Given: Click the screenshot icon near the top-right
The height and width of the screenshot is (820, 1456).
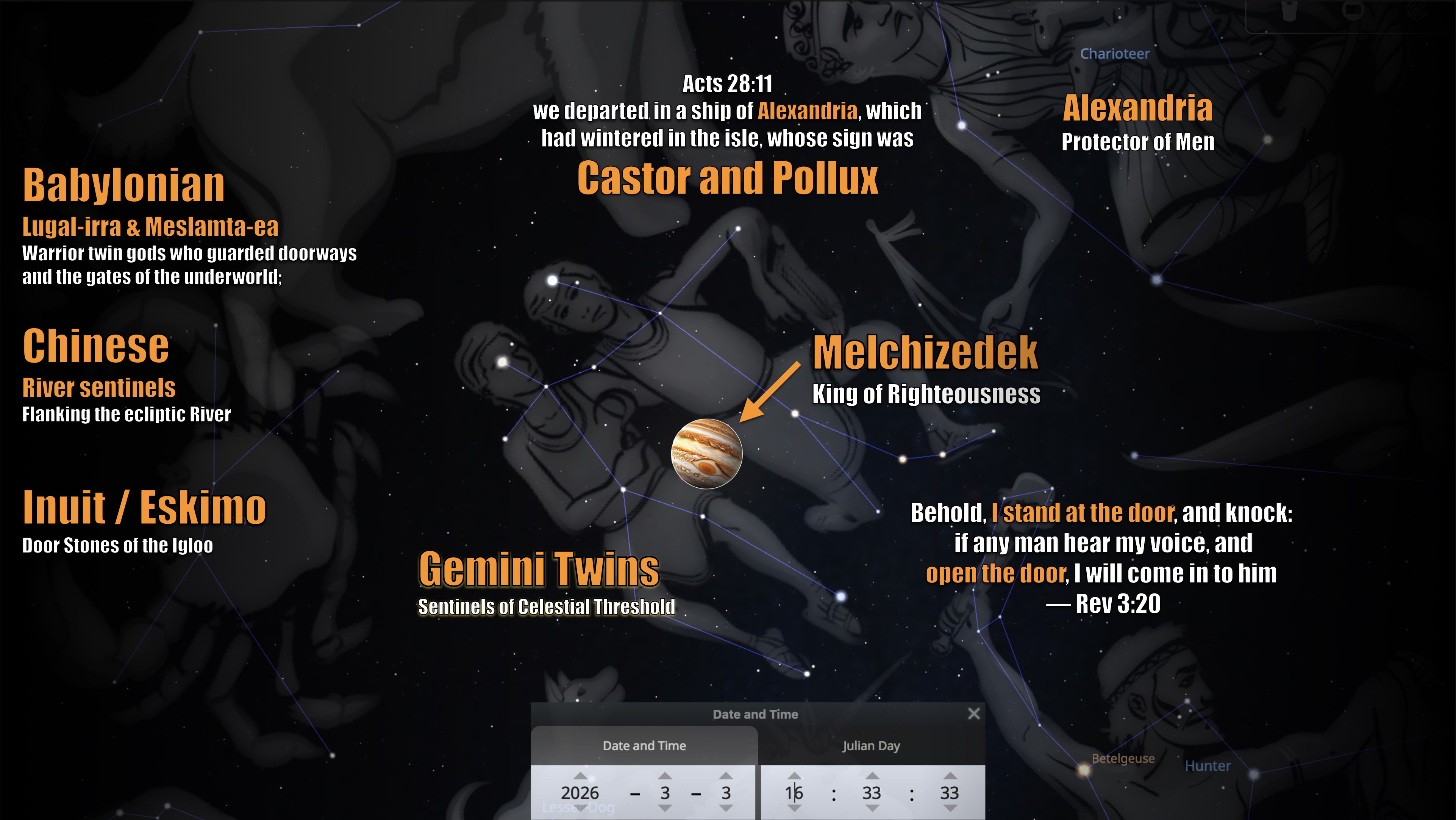Looking at the screenshot, I should click(x=1354, y=9).
